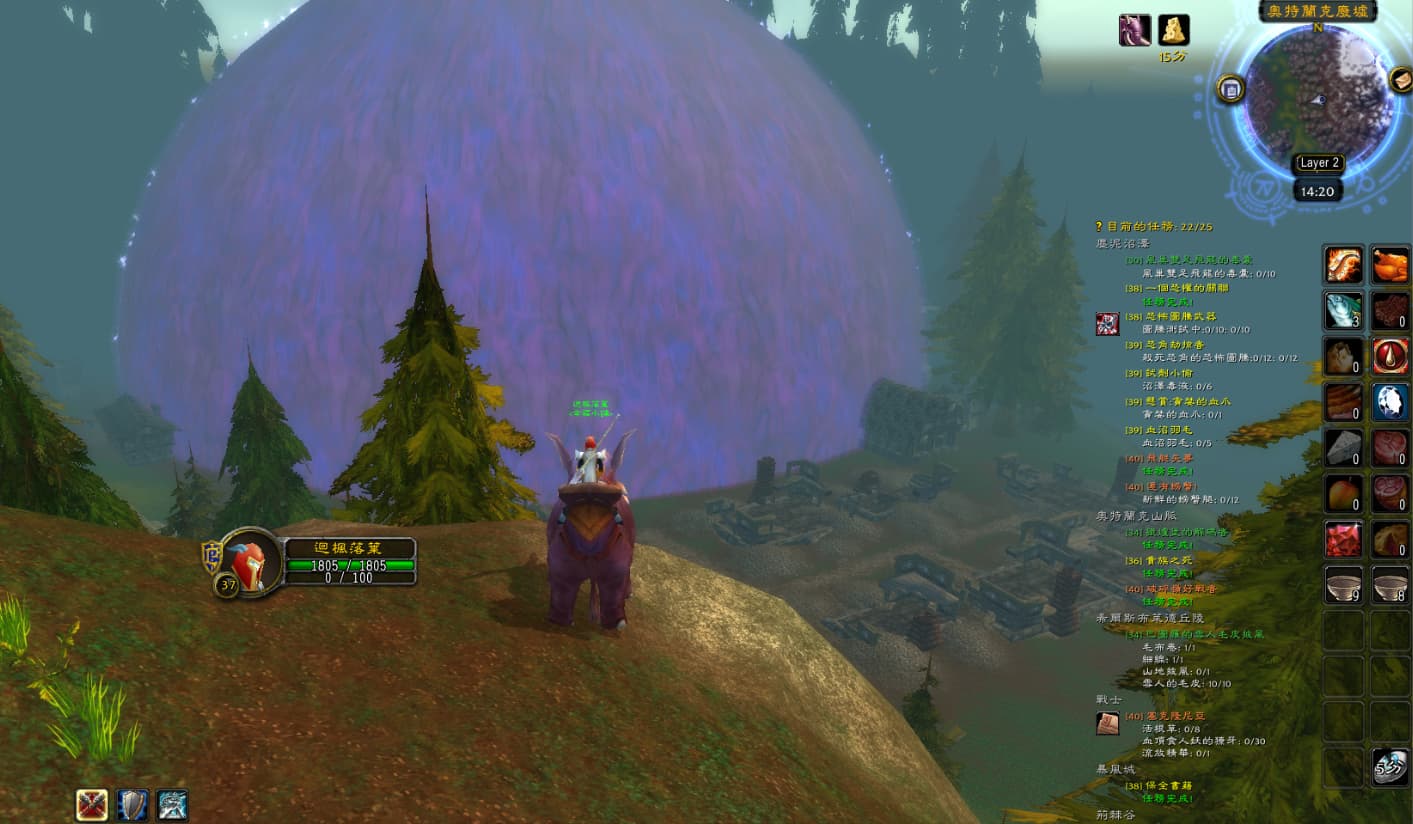Activate the Battle Stance crossed-swords icon
Viewport: 1413px width, 824px height.
pos(92,804)
